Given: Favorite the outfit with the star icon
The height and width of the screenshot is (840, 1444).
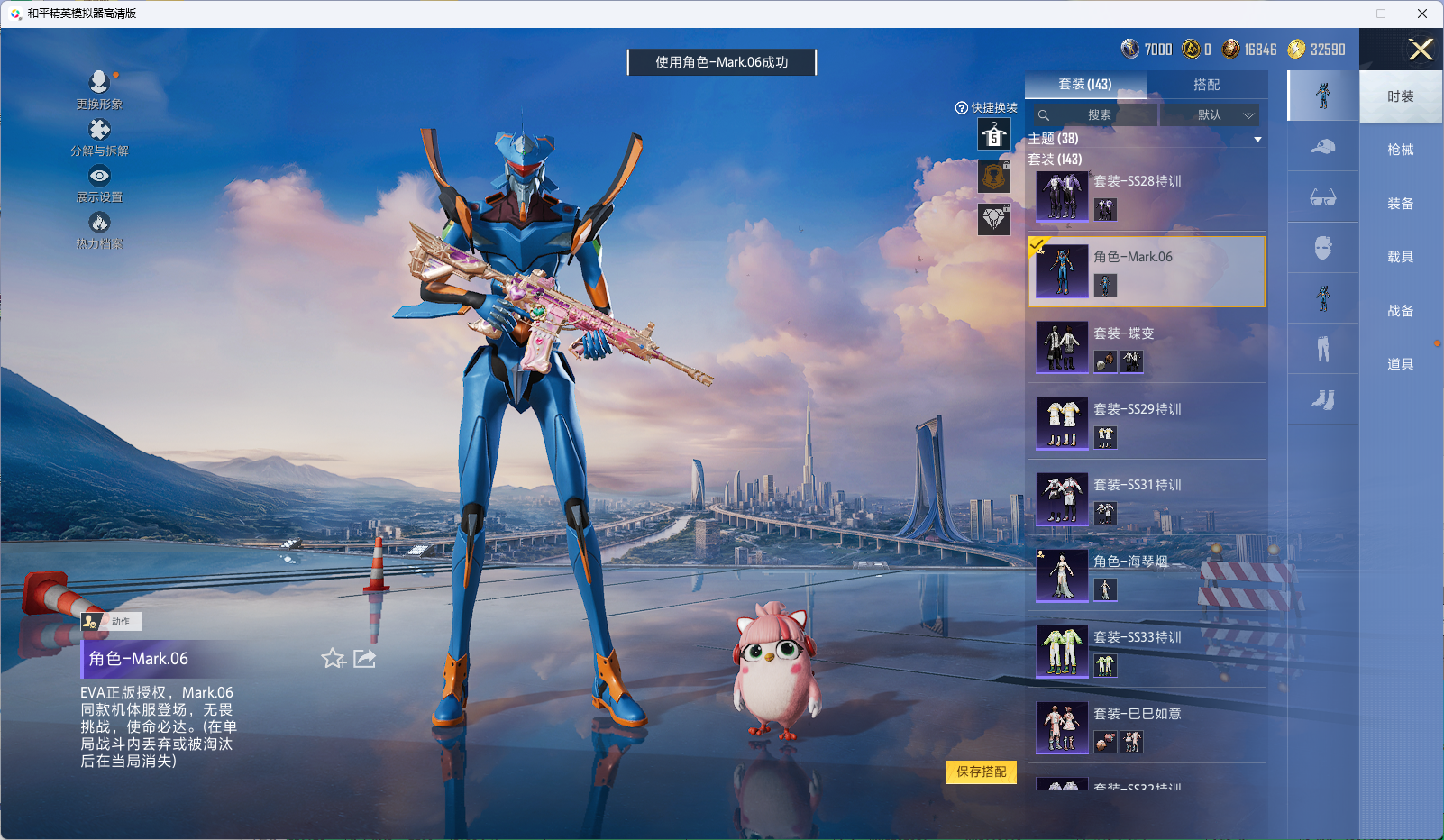Looking at the screenshot, I should 333,659.
